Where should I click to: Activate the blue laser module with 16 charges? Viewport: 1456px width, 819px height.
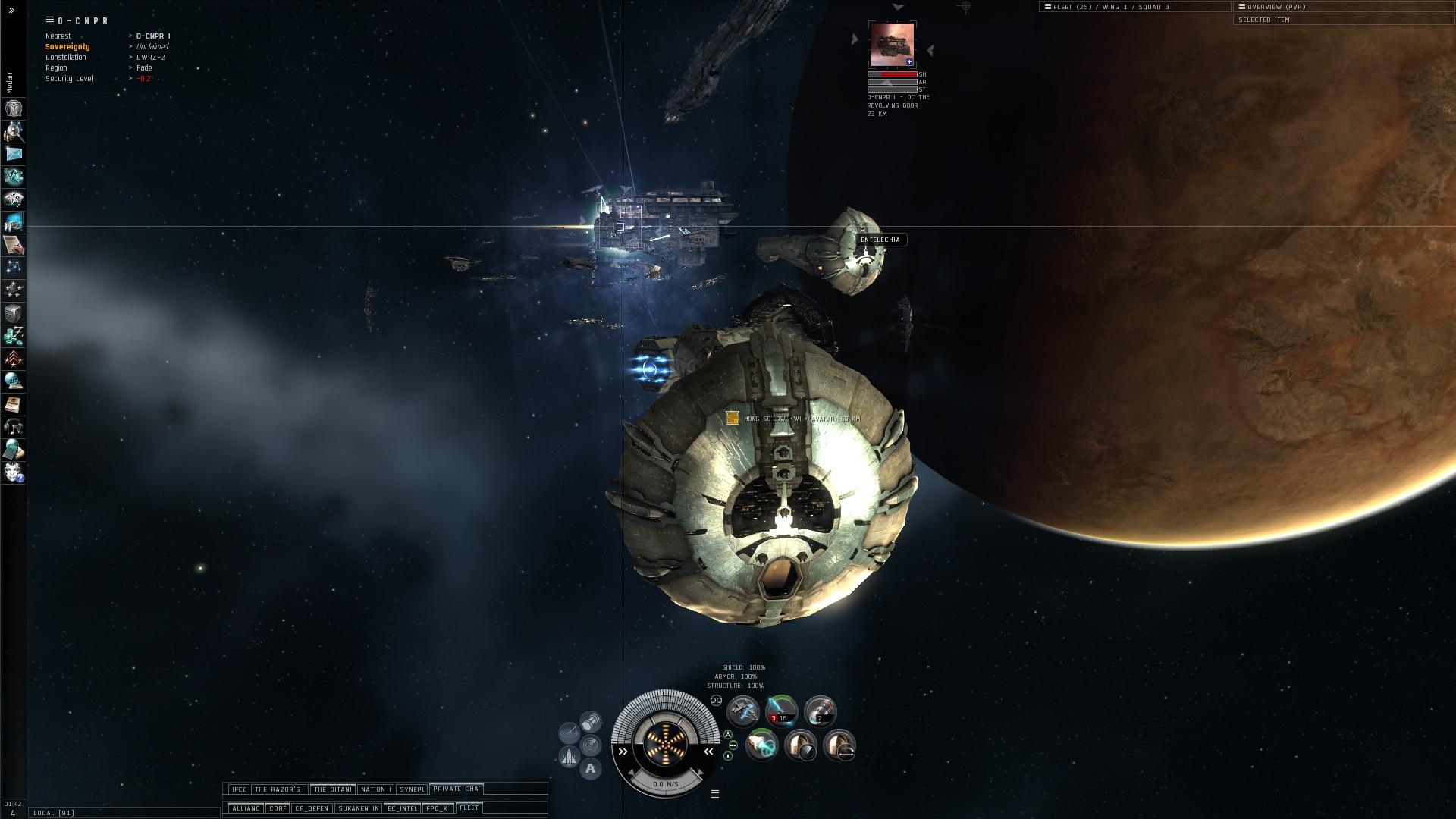(x=781, y=711)
